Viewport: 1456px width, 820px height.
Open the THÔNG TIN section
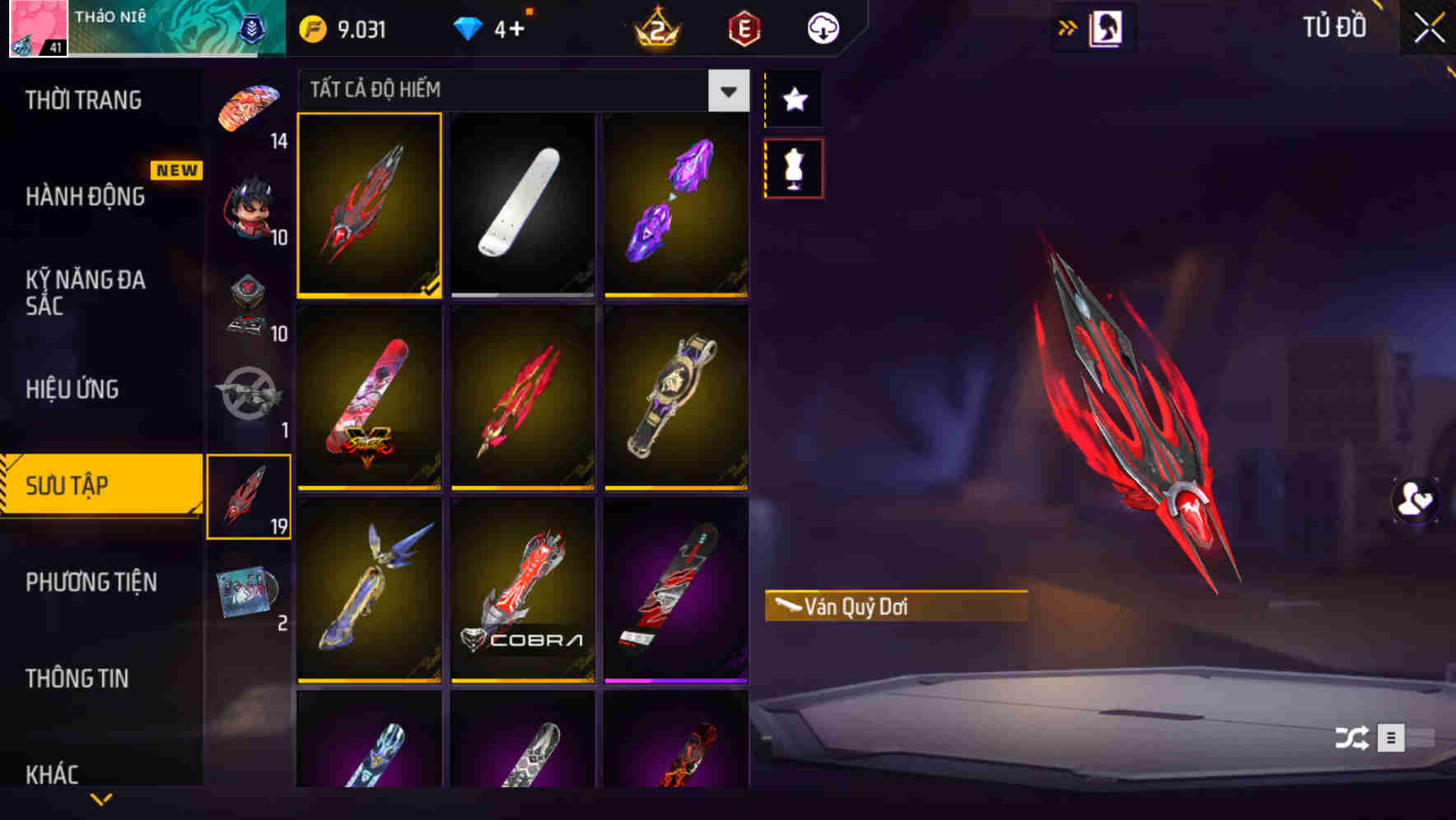click(78, 678)
